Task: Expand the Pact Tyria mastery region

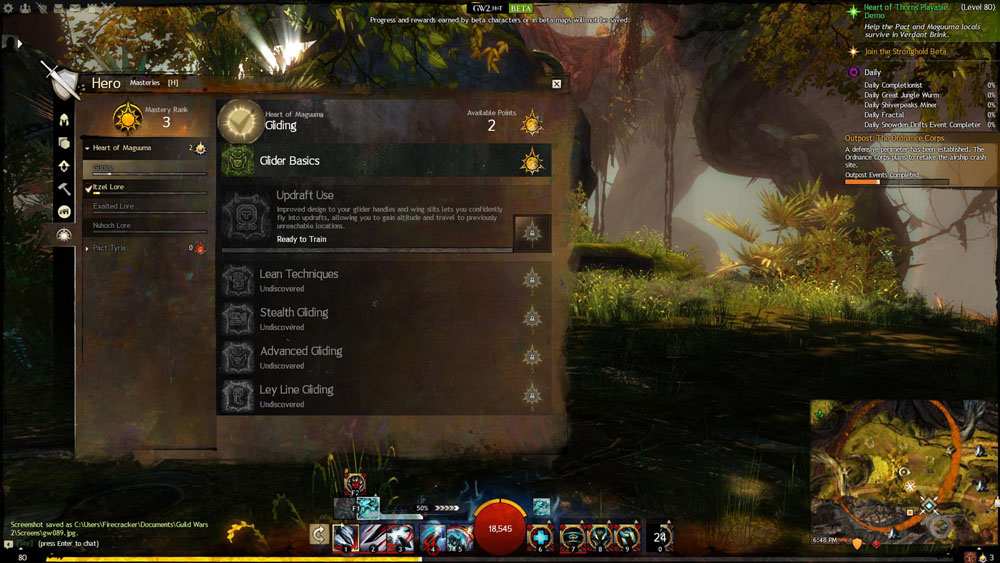Action: 145,248
